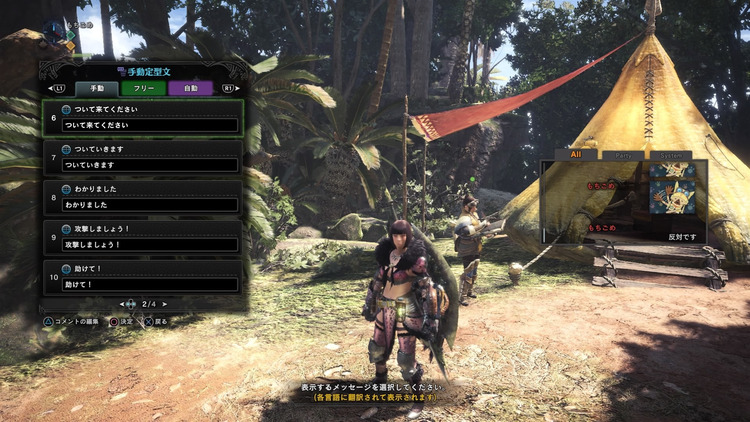
Task: Switch to the purple 自動 tab
Action: pyautogui.click(x=190, y=88)
